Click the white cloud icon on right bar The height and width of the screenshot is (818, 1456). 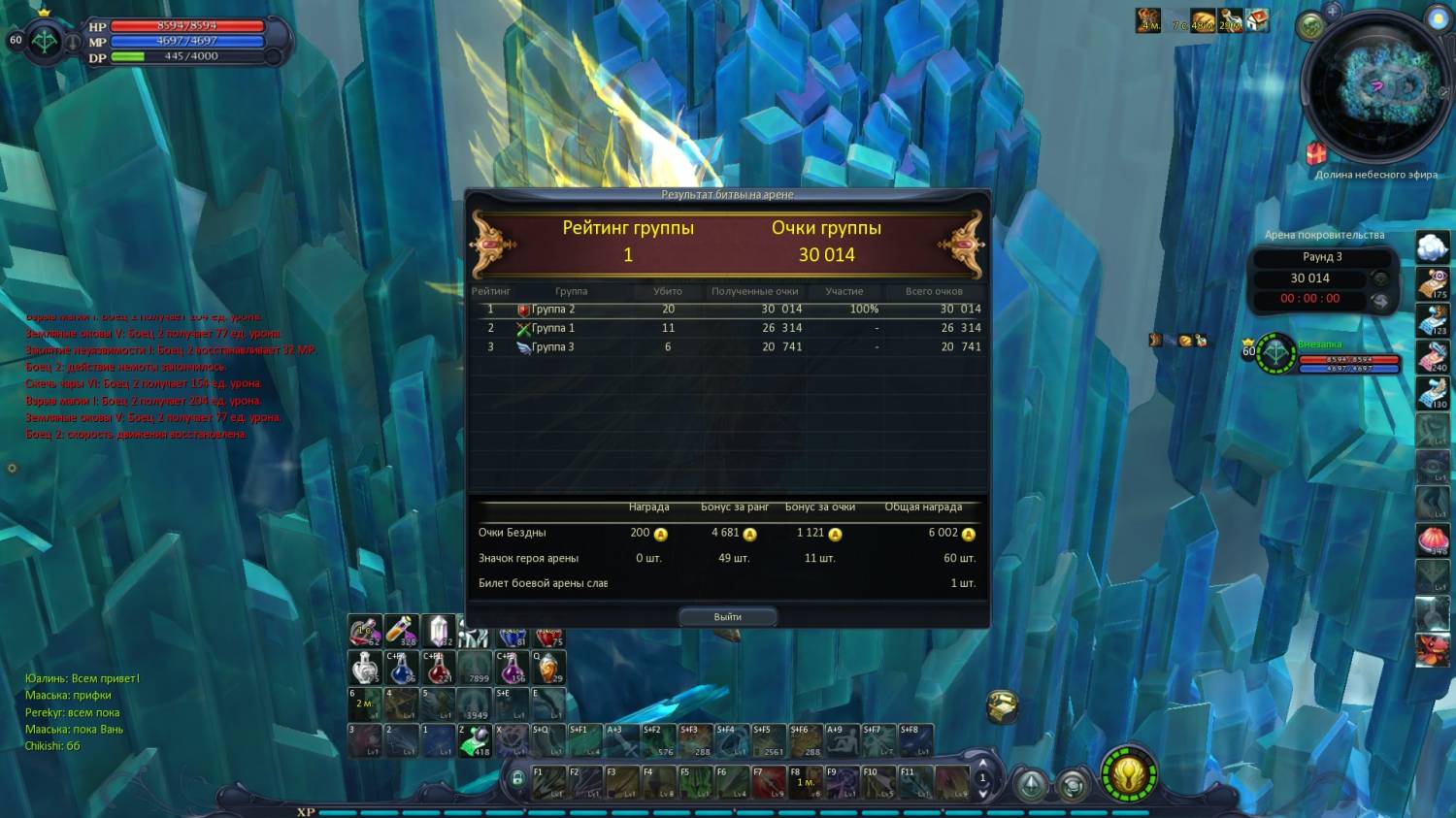(1432, 246)
